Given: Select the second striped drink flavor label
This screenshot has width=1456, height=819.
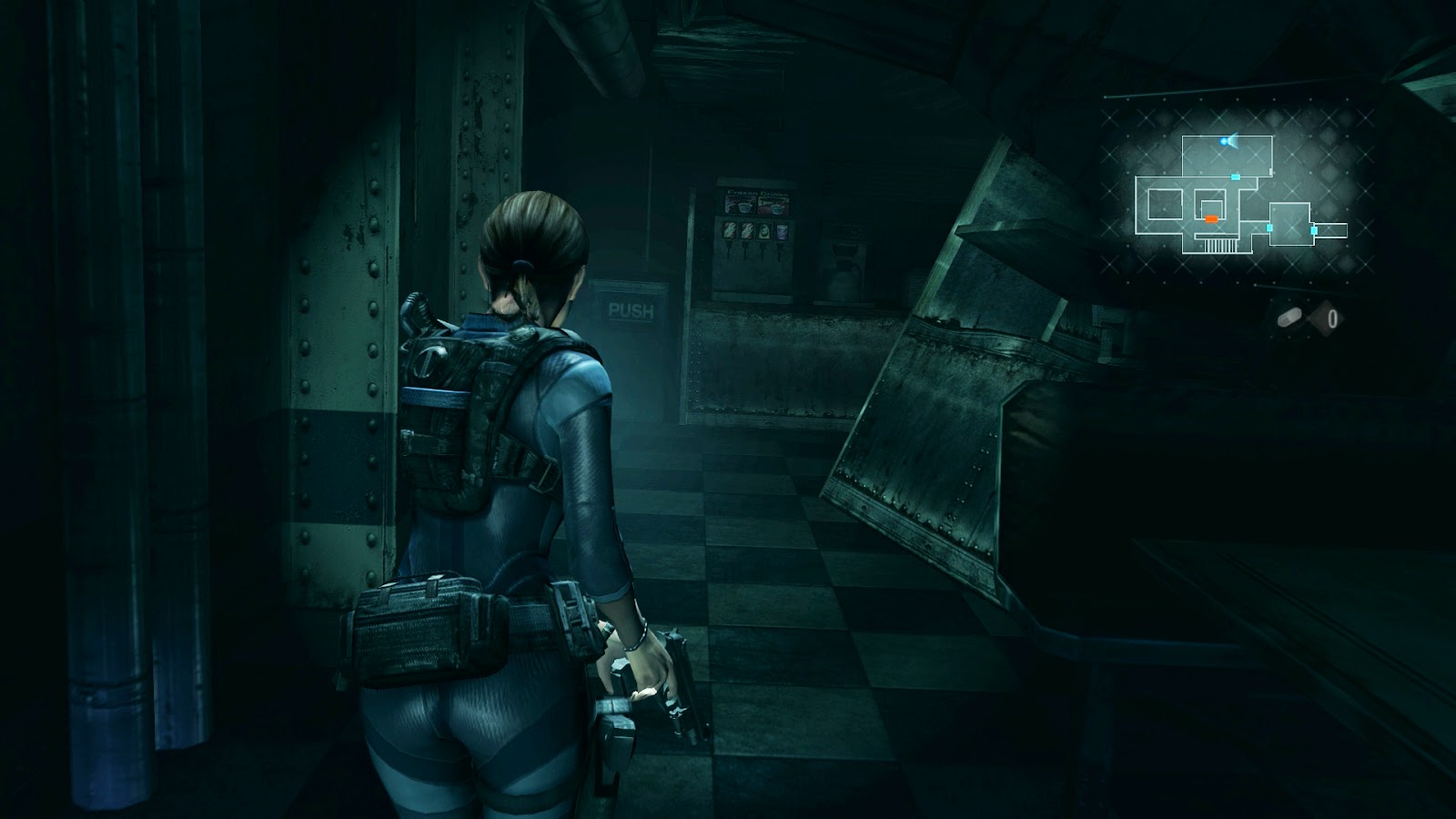Looking at the screenshot, I should pos(747,230).
